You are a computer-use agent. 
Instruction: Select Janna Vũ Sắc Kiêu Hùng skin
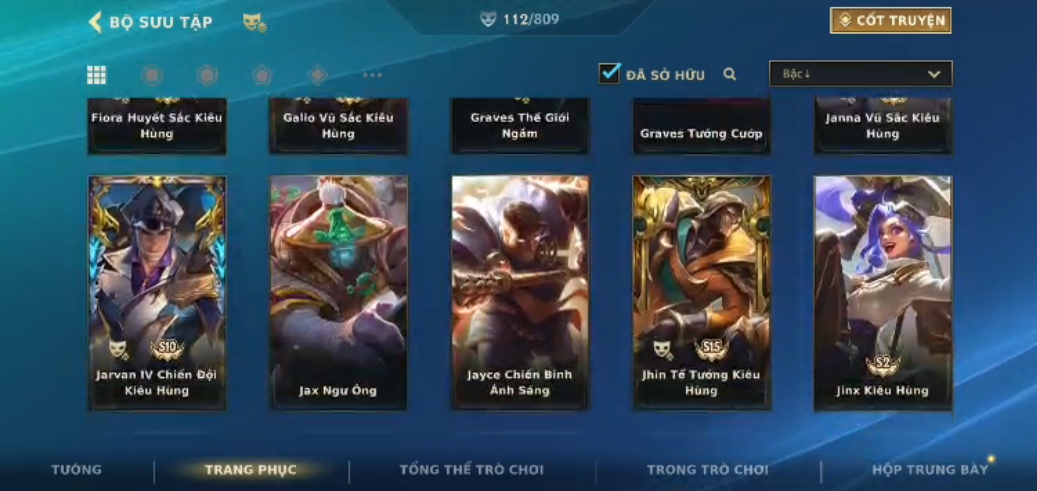click(883, 126)
